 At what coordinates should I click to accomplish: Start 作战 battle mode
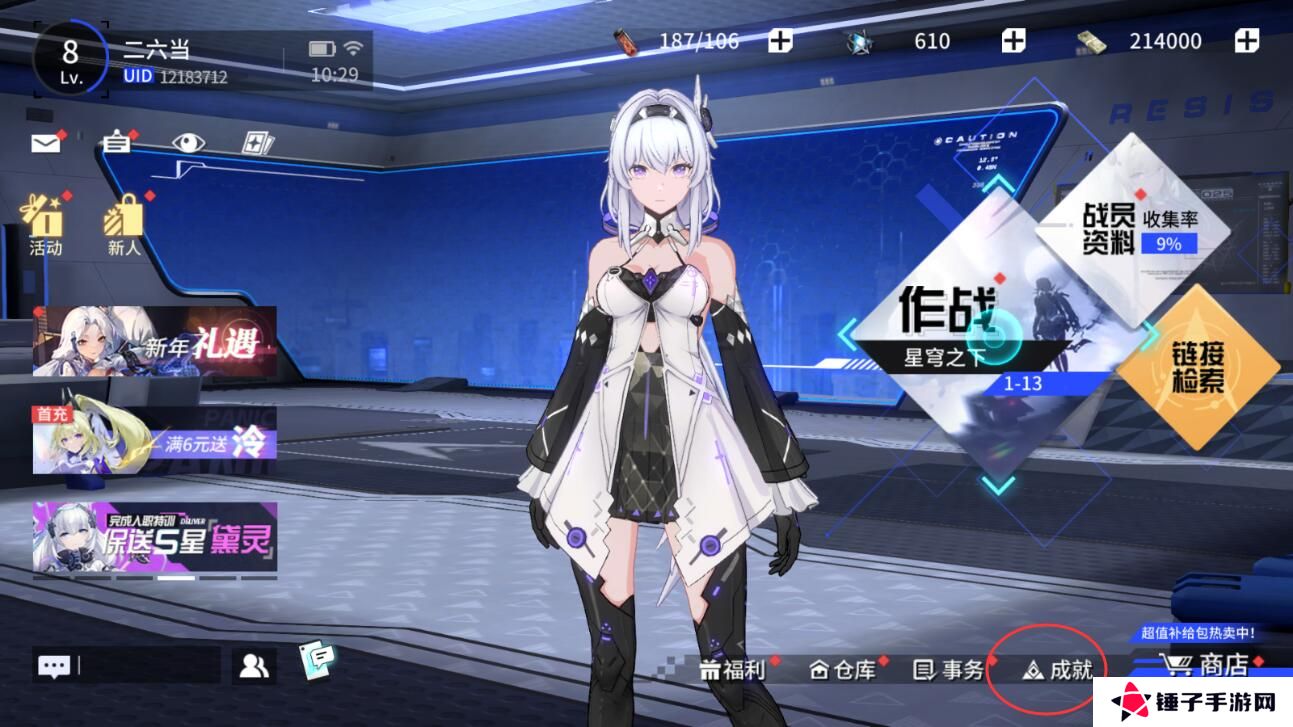click(x=960, y=330)
